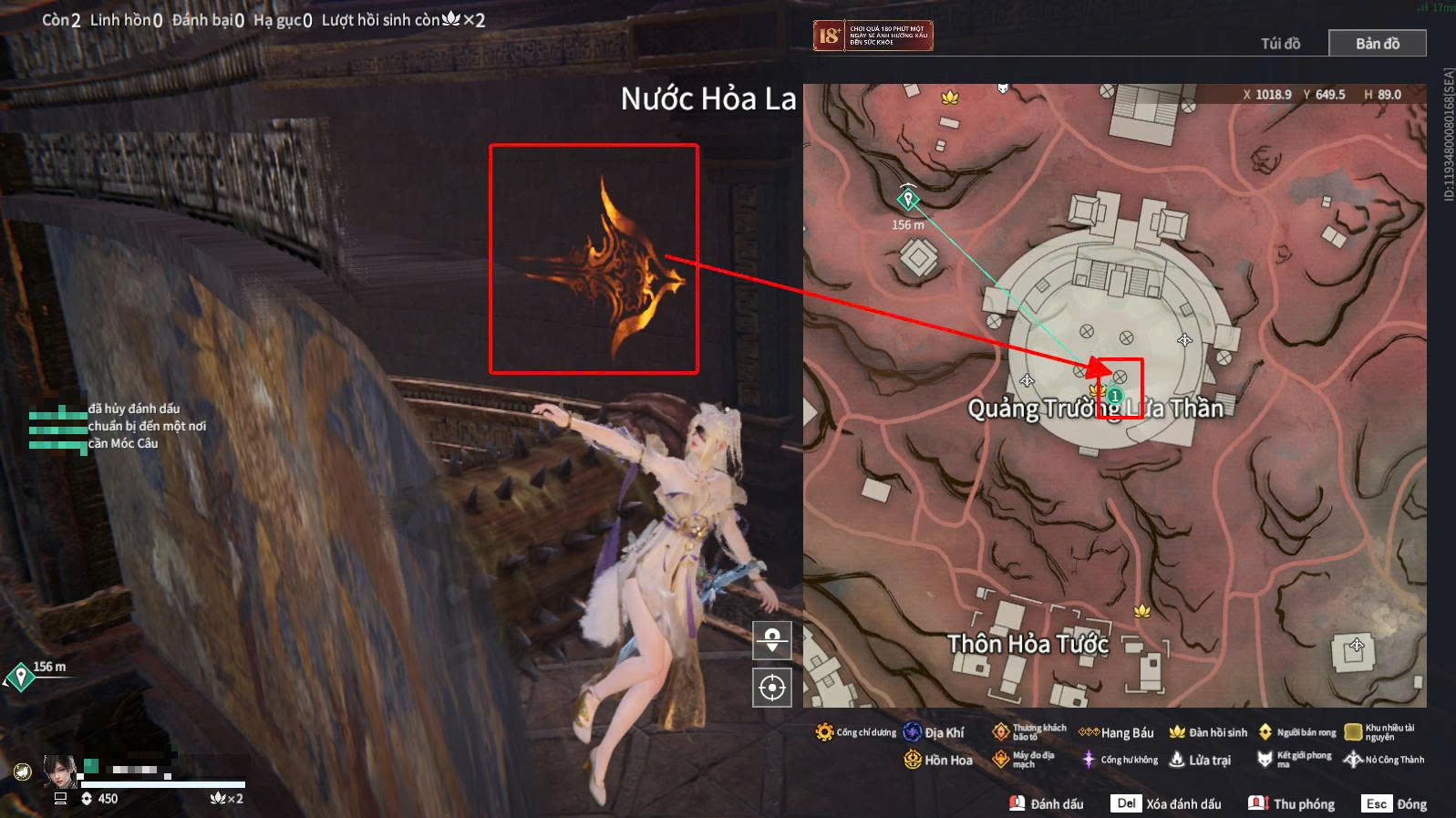Select the Bản đồ tab
Image resolution: width=1456 pixels, height=818 pixels.
(x=1377, y=44)
